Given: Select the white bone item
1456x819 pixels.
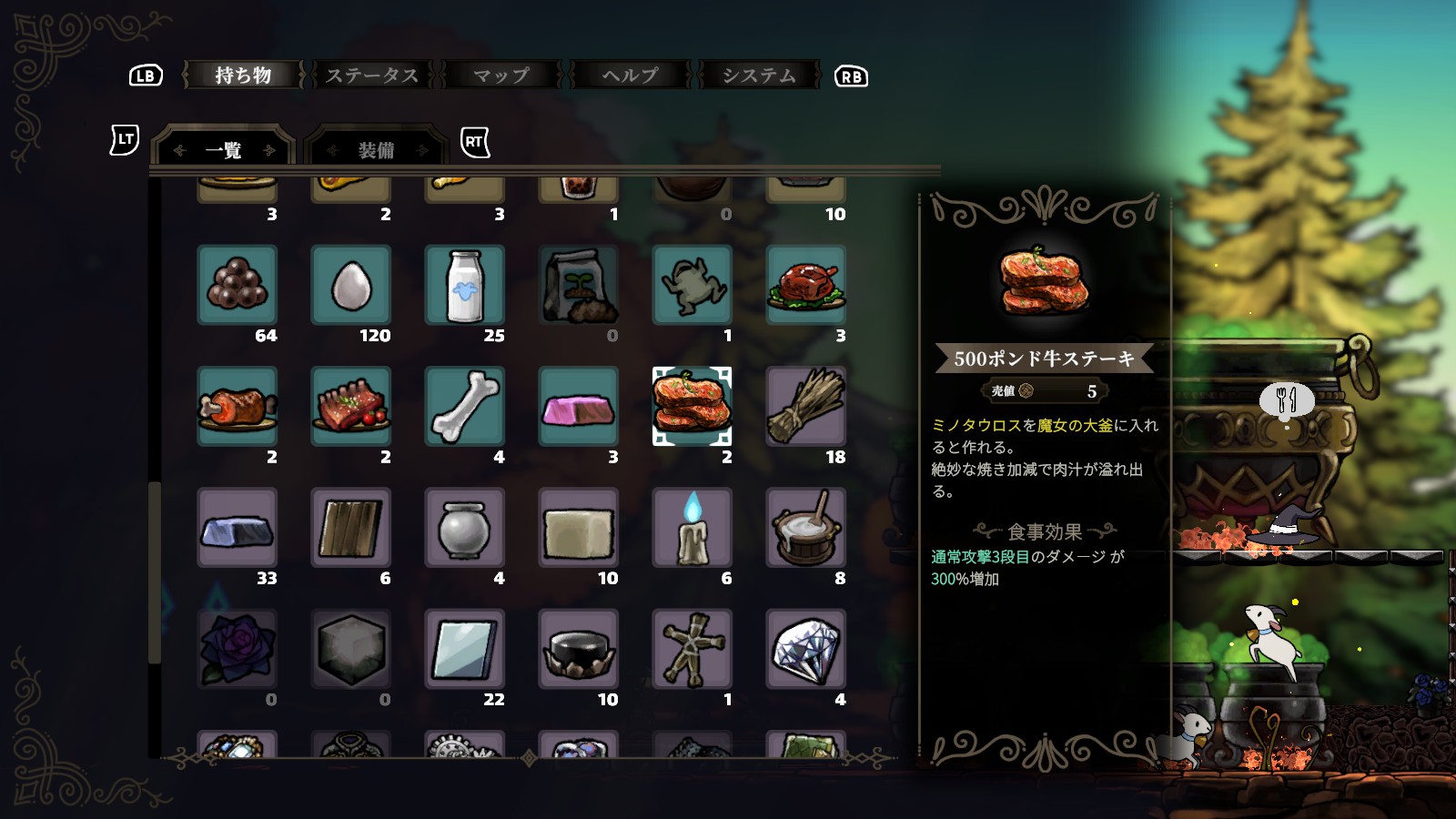Looking at the screenshot, I should [x=465, y=406].
